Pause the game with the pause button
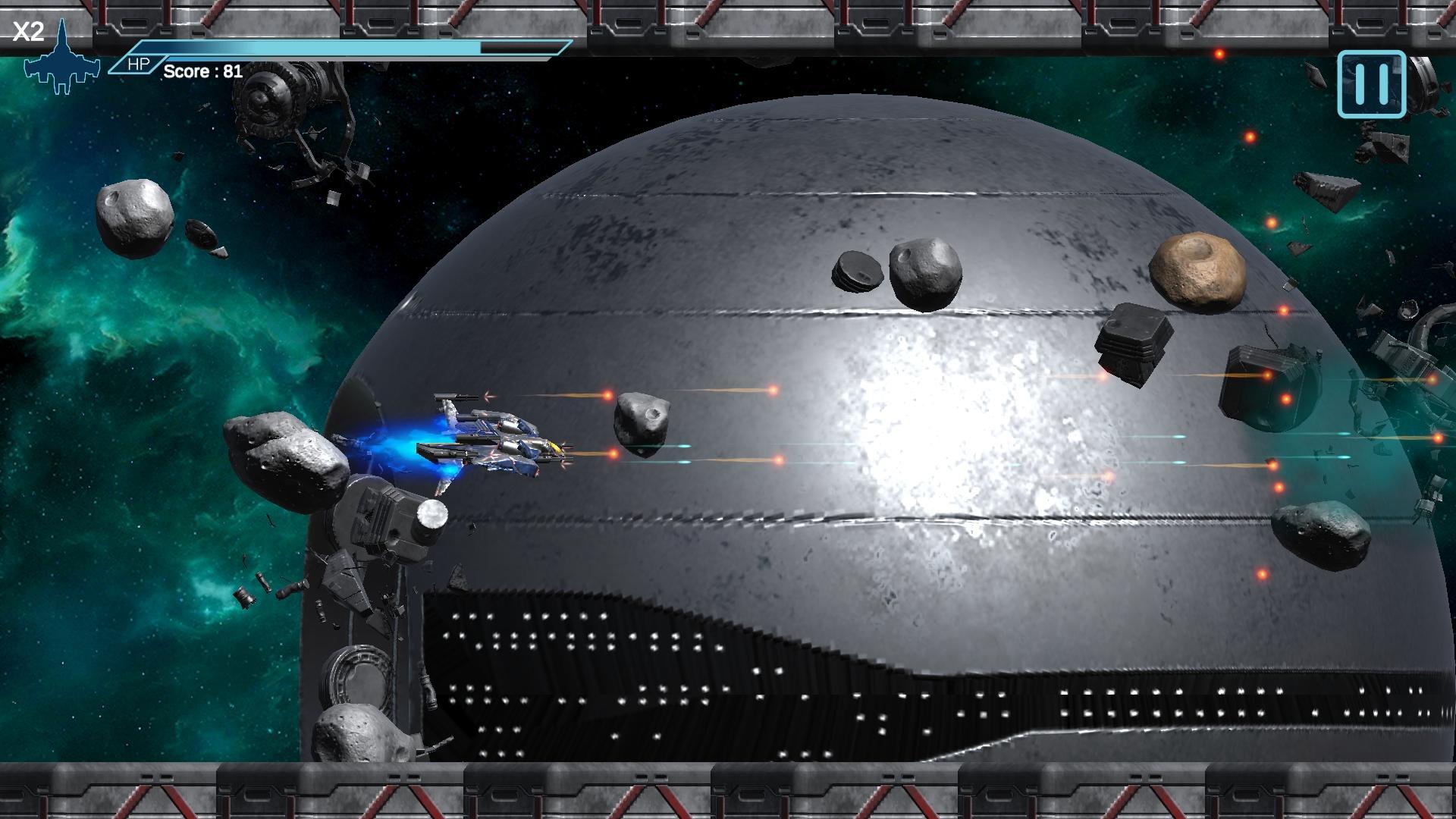Screen dimensions: 1456x819 pos(1371,84)
